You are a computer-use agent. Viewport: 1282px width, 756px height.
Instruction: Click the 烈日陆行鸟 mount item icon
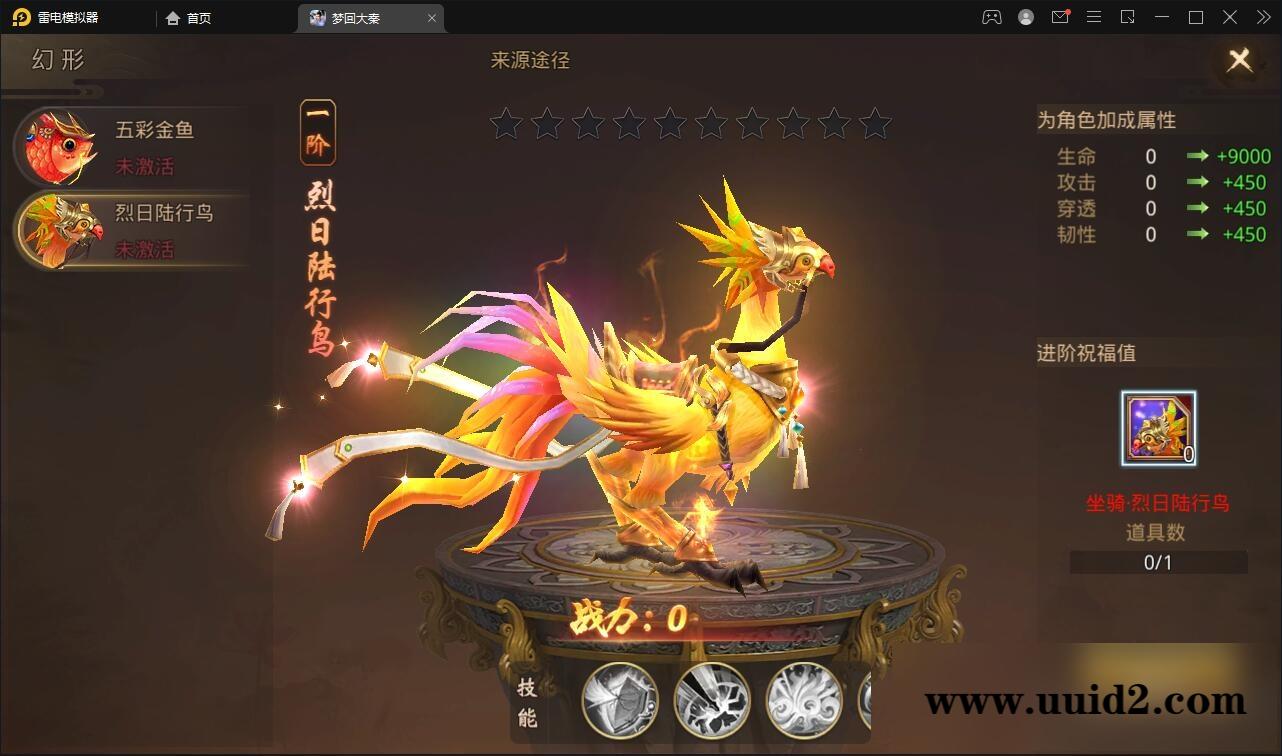click(1157, 428)
